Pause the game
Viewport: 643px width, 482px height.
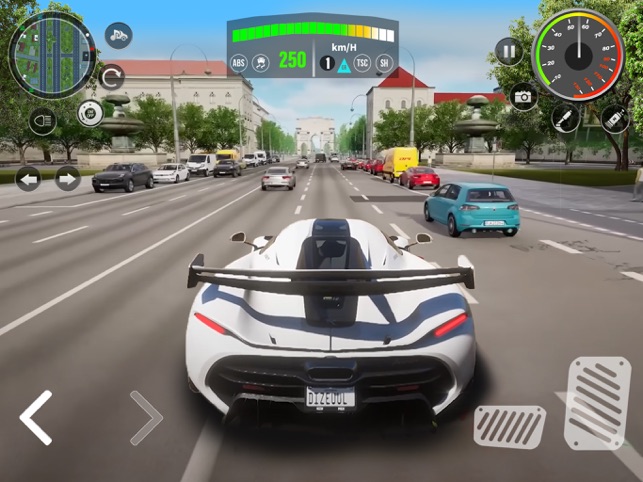click(509, 50)
